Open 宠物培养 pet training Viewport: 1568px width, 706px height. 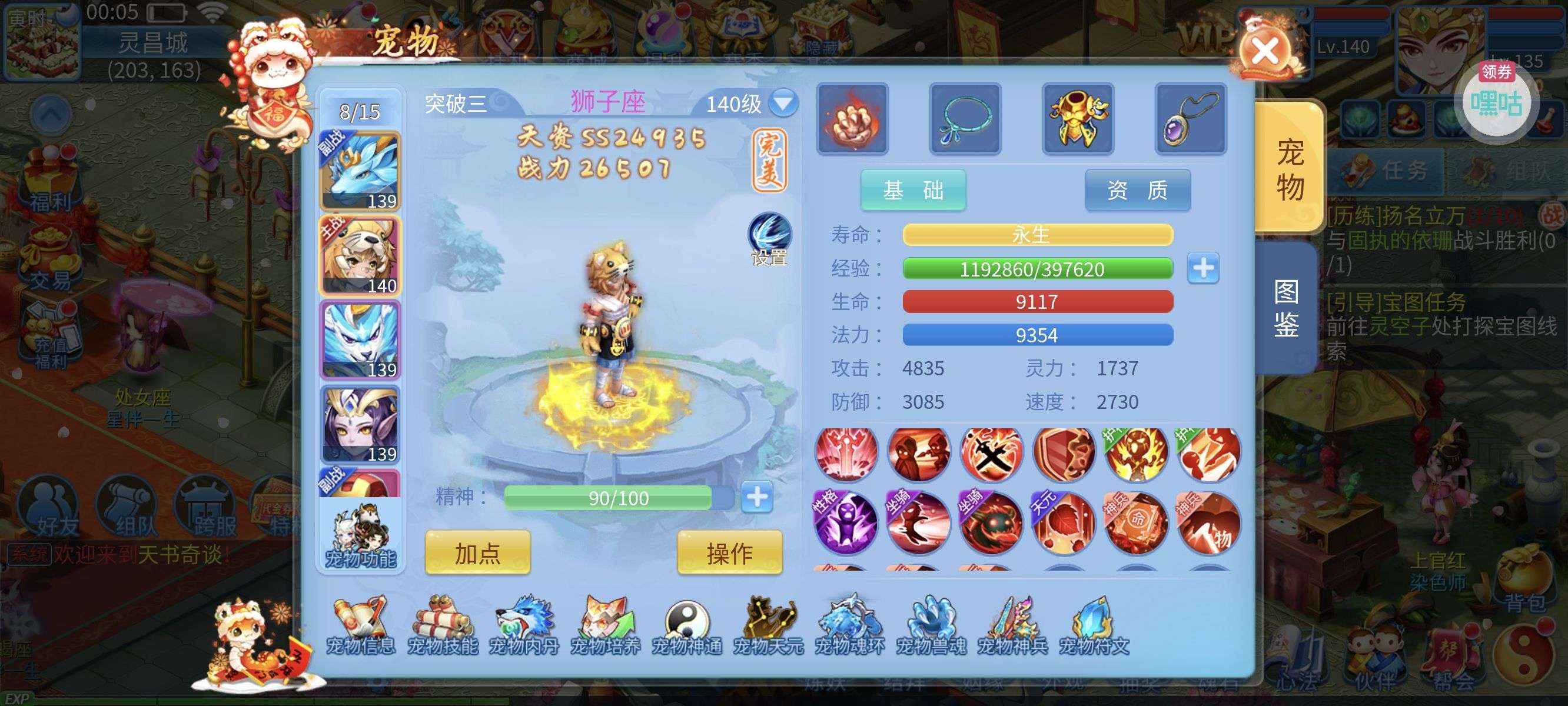tap(606, 625)
